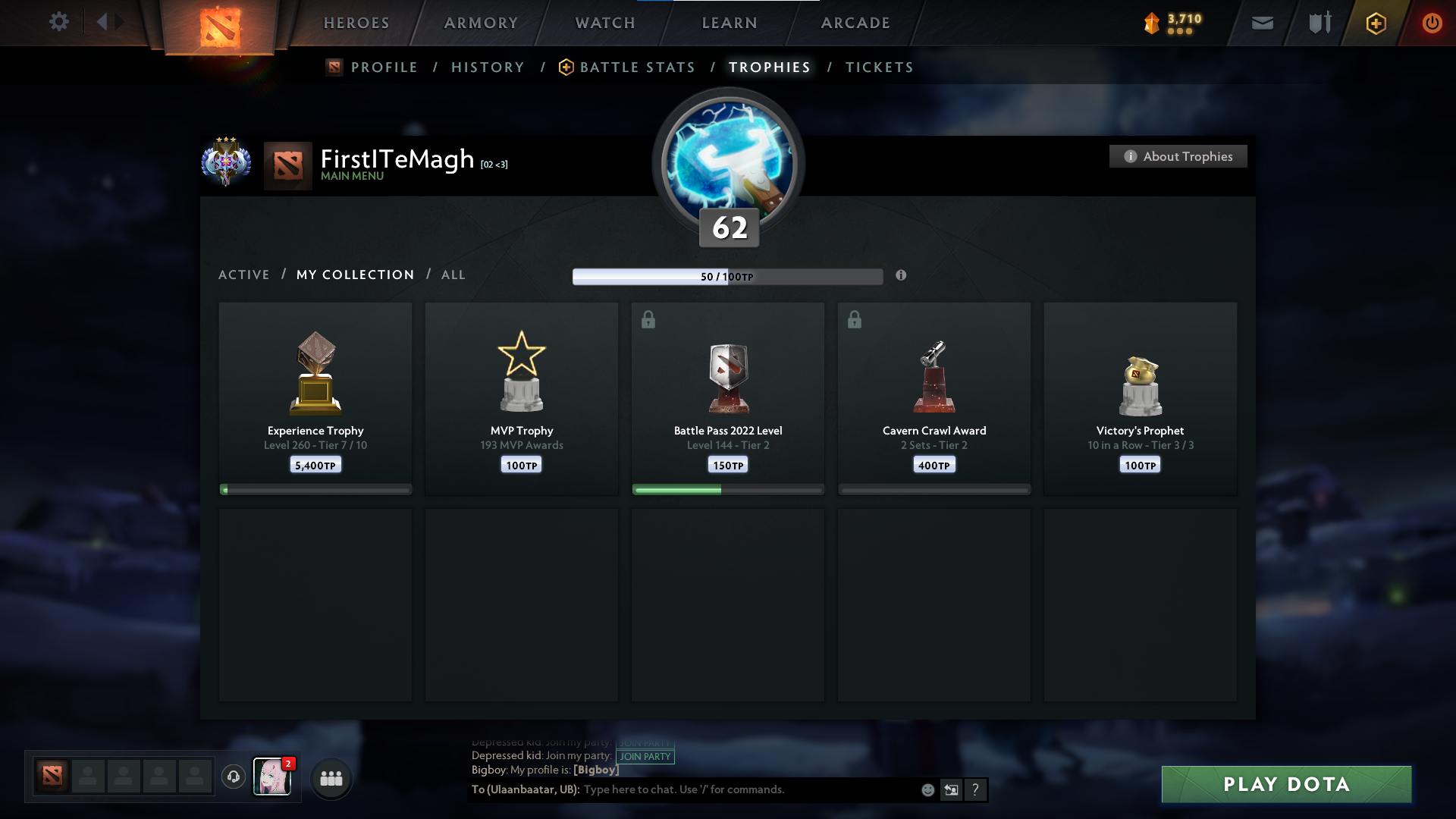
Task: Open the friends list icon
Action: [331, 778]
